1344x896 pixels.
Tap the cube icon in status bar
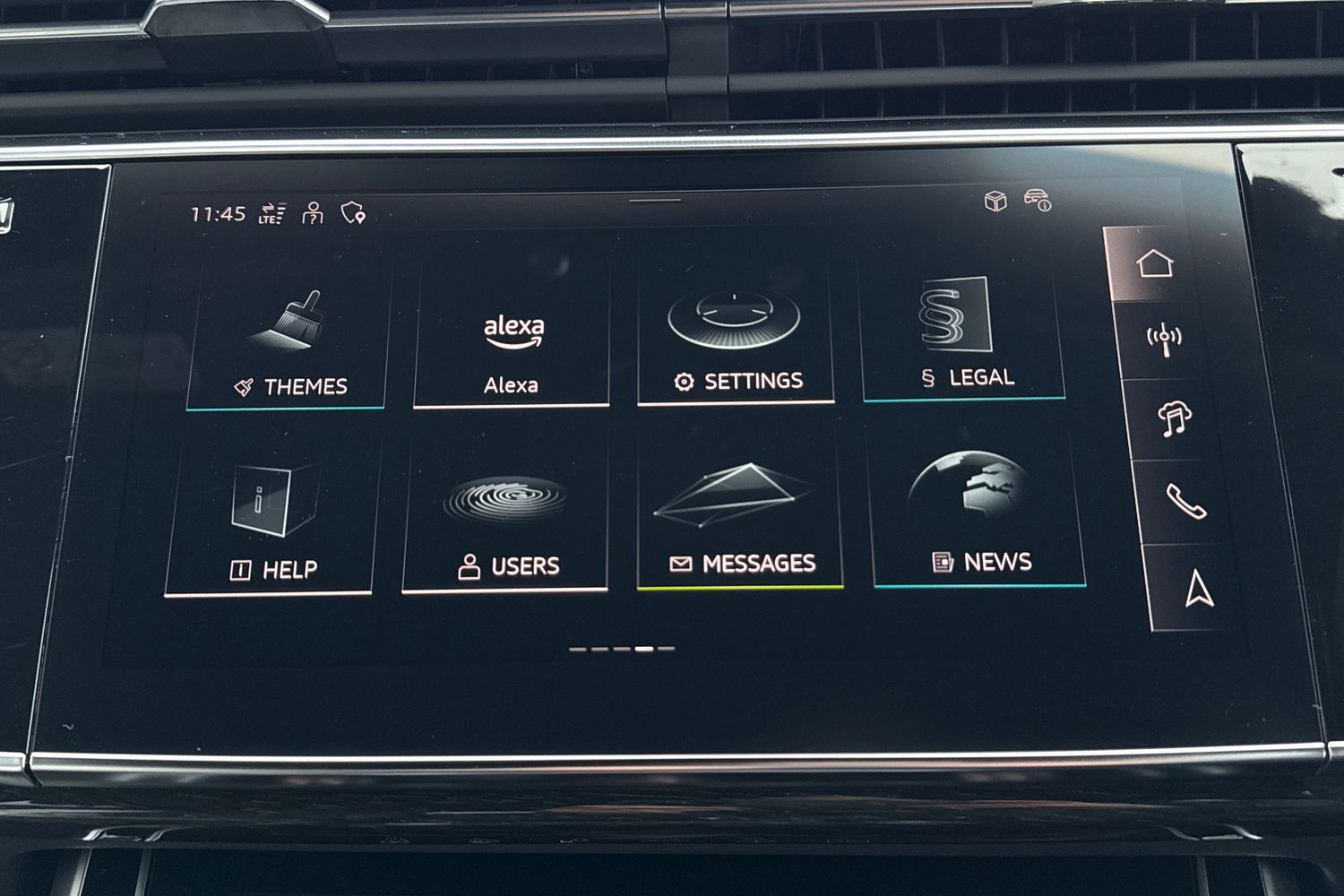[995, 201]
